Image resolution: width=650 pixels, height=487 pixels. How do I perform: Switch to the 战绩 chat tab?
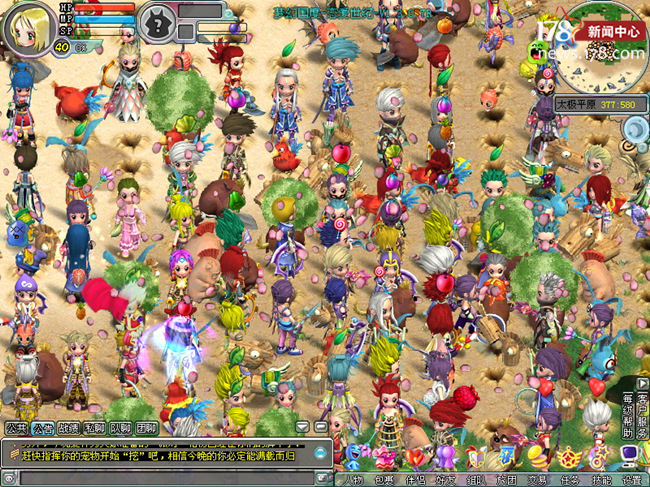(68, 428)
